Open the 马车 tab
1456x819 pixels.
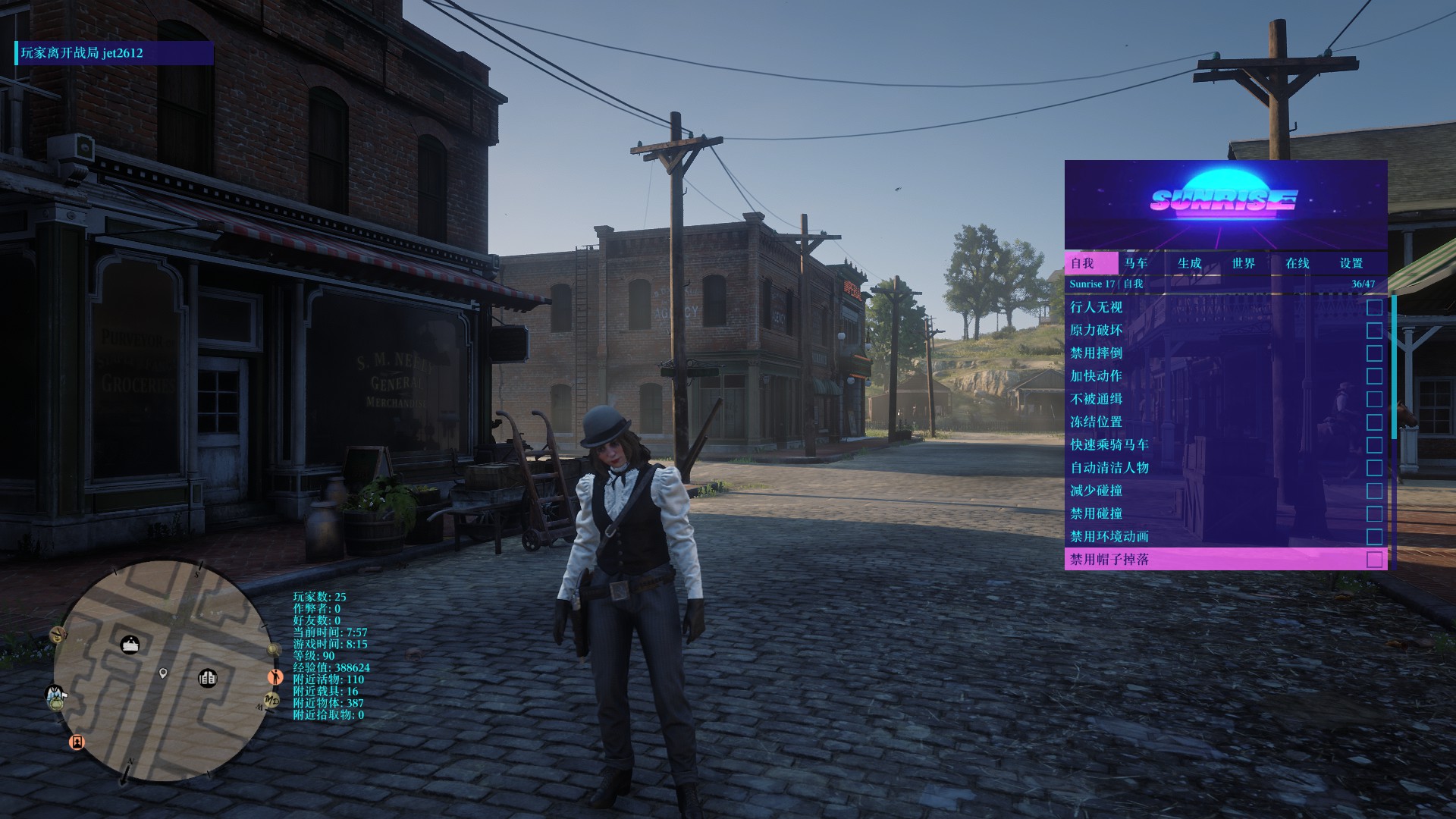[1136, 263]
